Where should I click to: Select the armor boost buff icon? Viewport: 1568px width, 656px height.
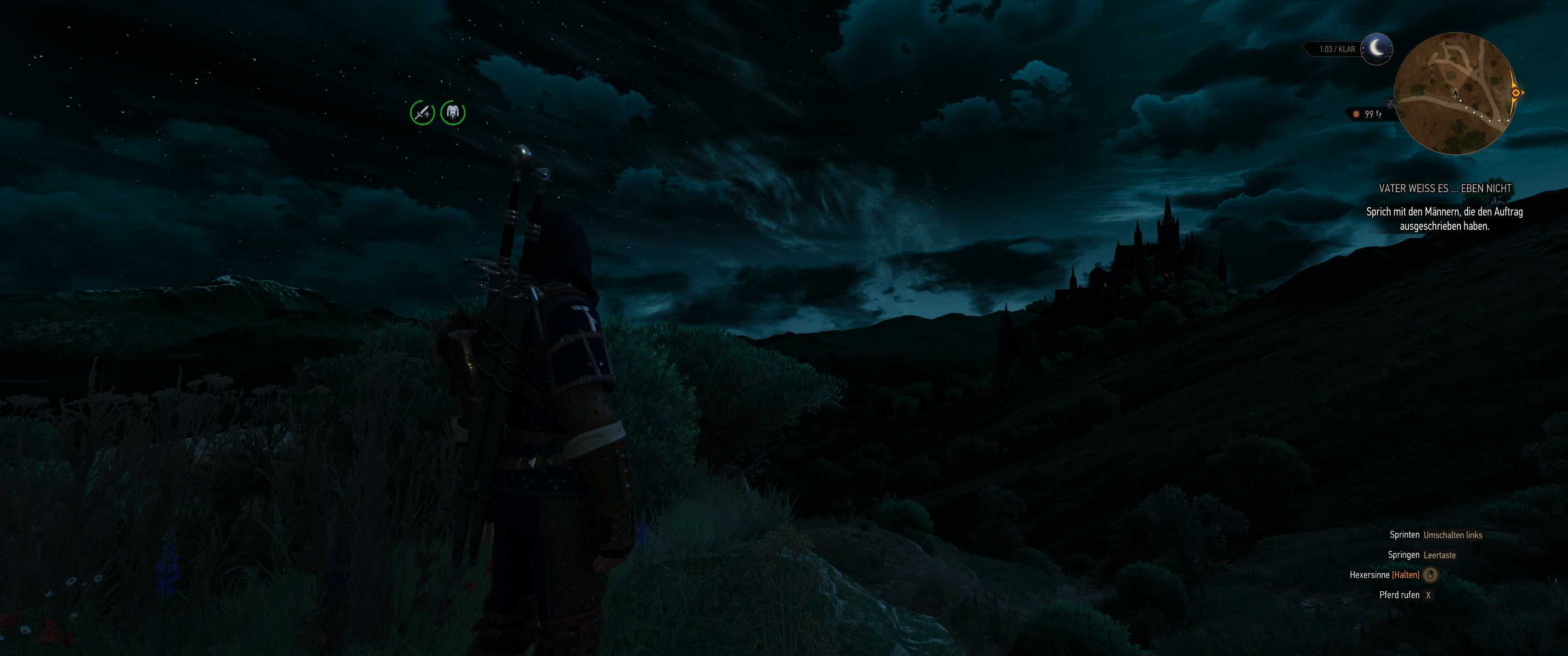point(453,113)
